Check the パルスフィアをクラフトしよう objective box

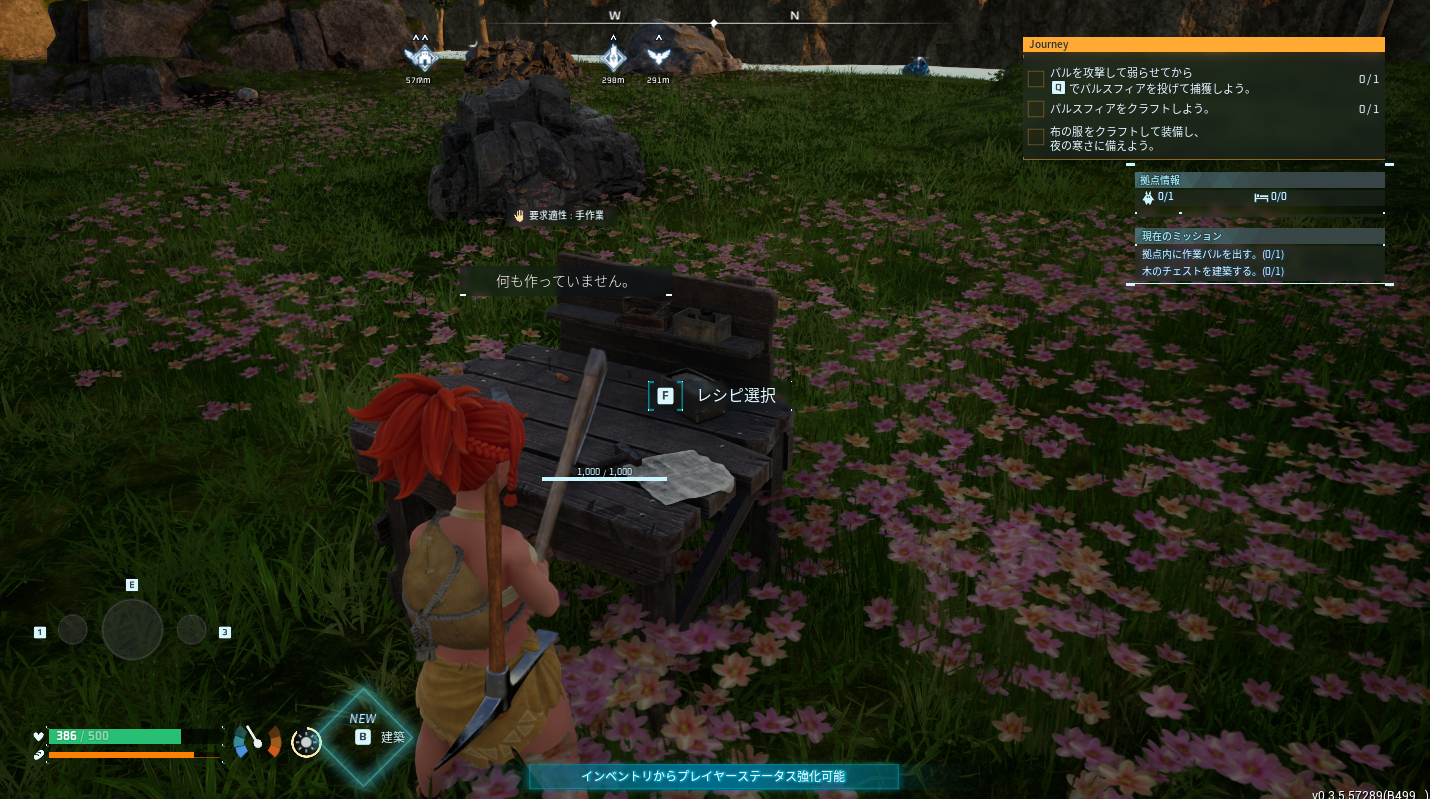click(1036, 109)
